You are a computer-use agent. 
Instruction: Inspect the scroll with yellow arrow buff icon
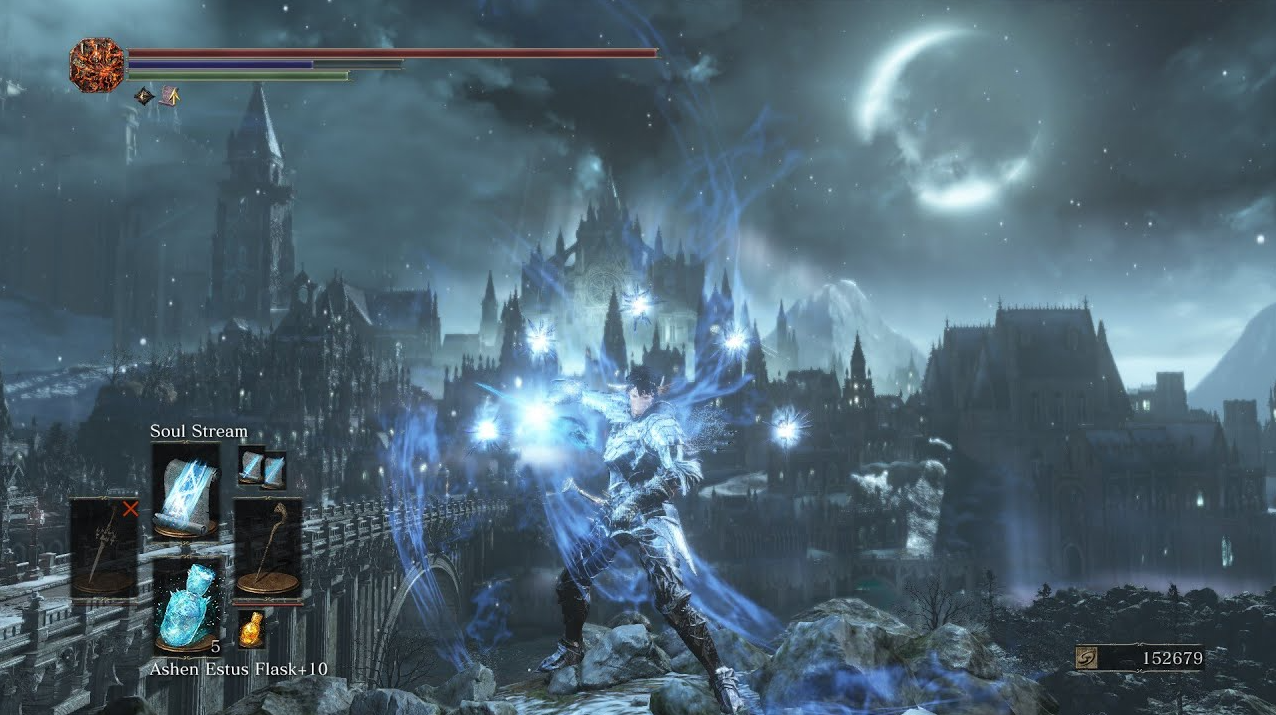[170, 96]
